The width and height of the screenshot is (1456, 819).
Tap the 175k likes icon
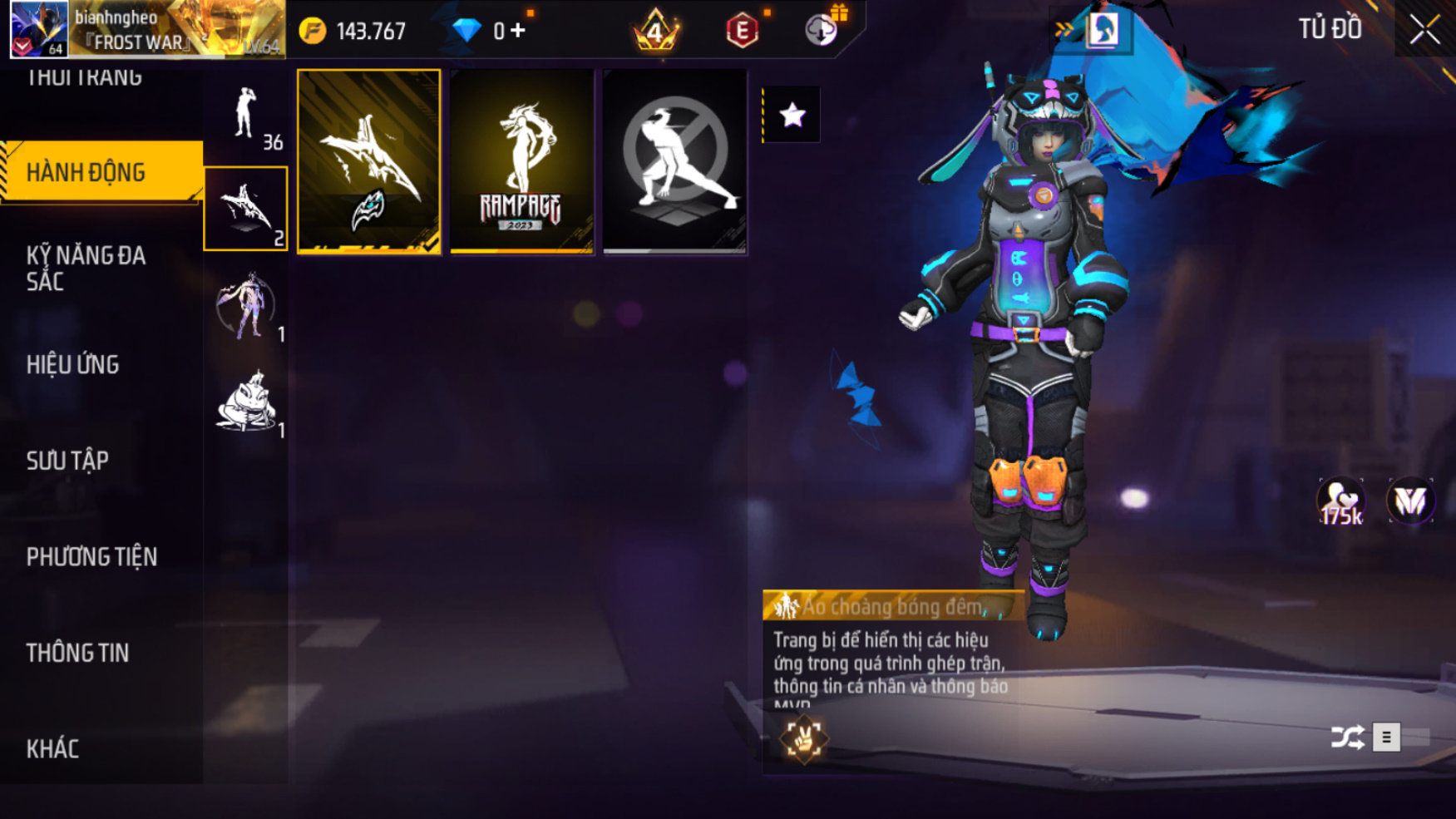(x=1340, y=502)
